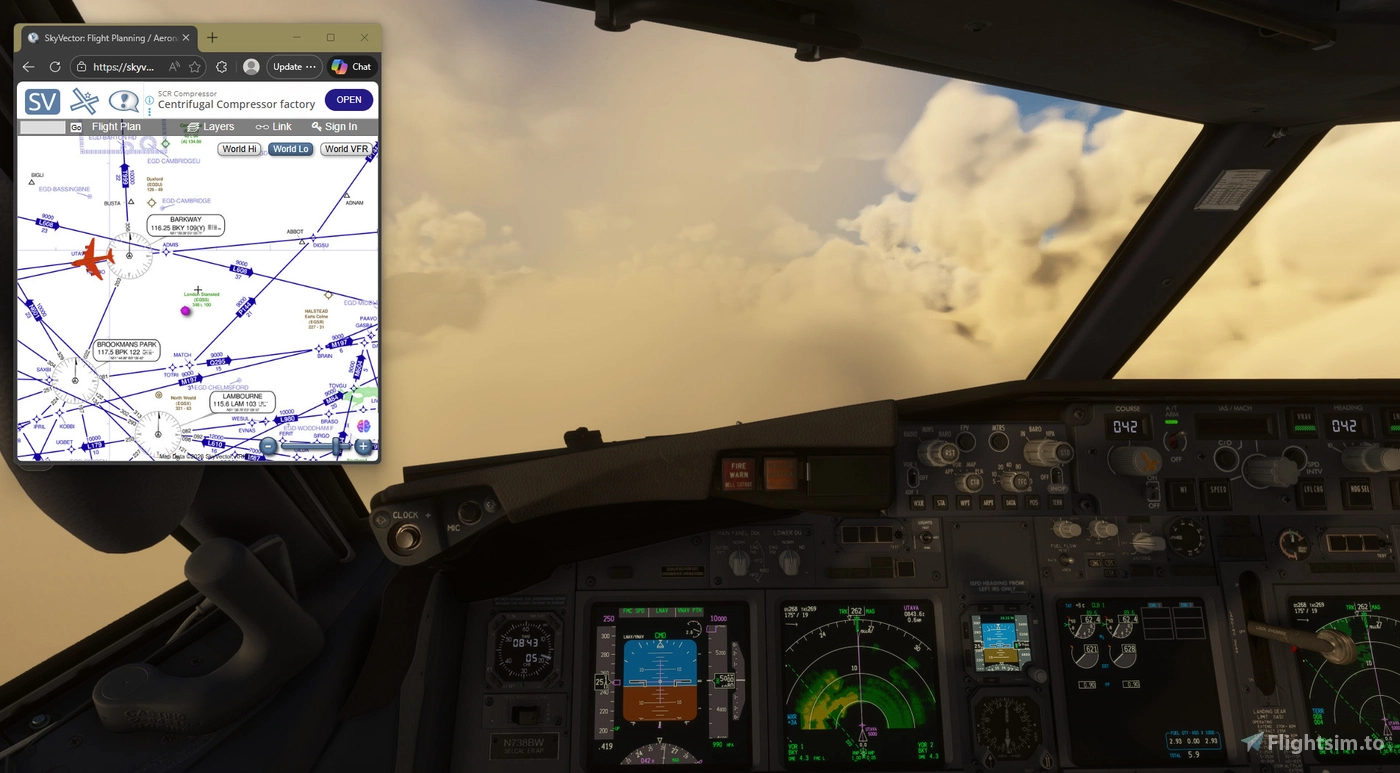This screenshot has height=773, width=1400.
Task: Keep World Lo chart selected
Action: click(x=290, y=148)
